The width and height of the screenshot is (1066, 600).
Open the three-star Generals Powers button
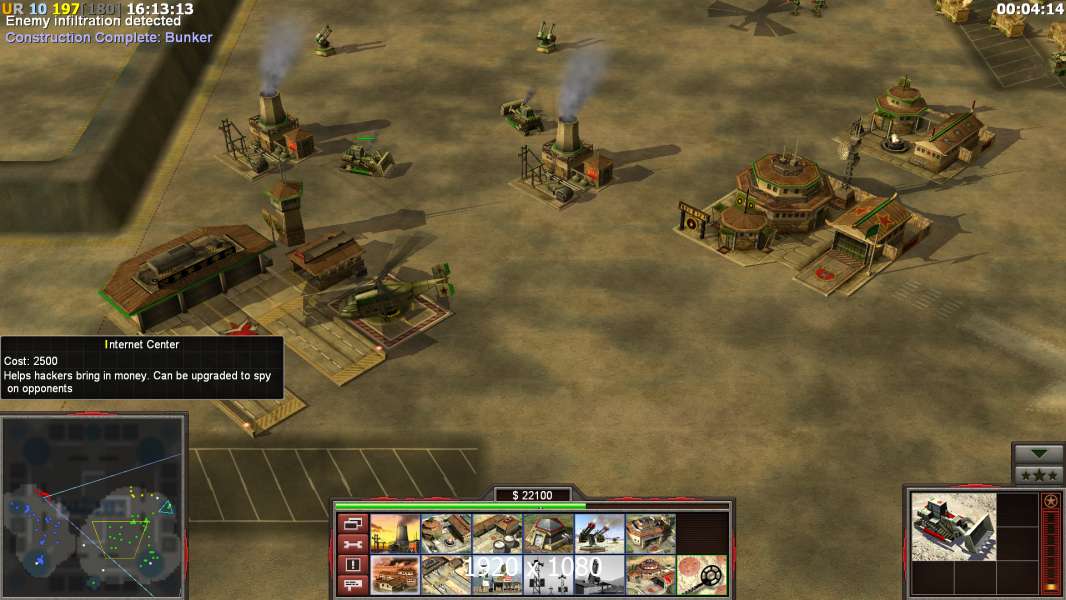pos(1038,475)
